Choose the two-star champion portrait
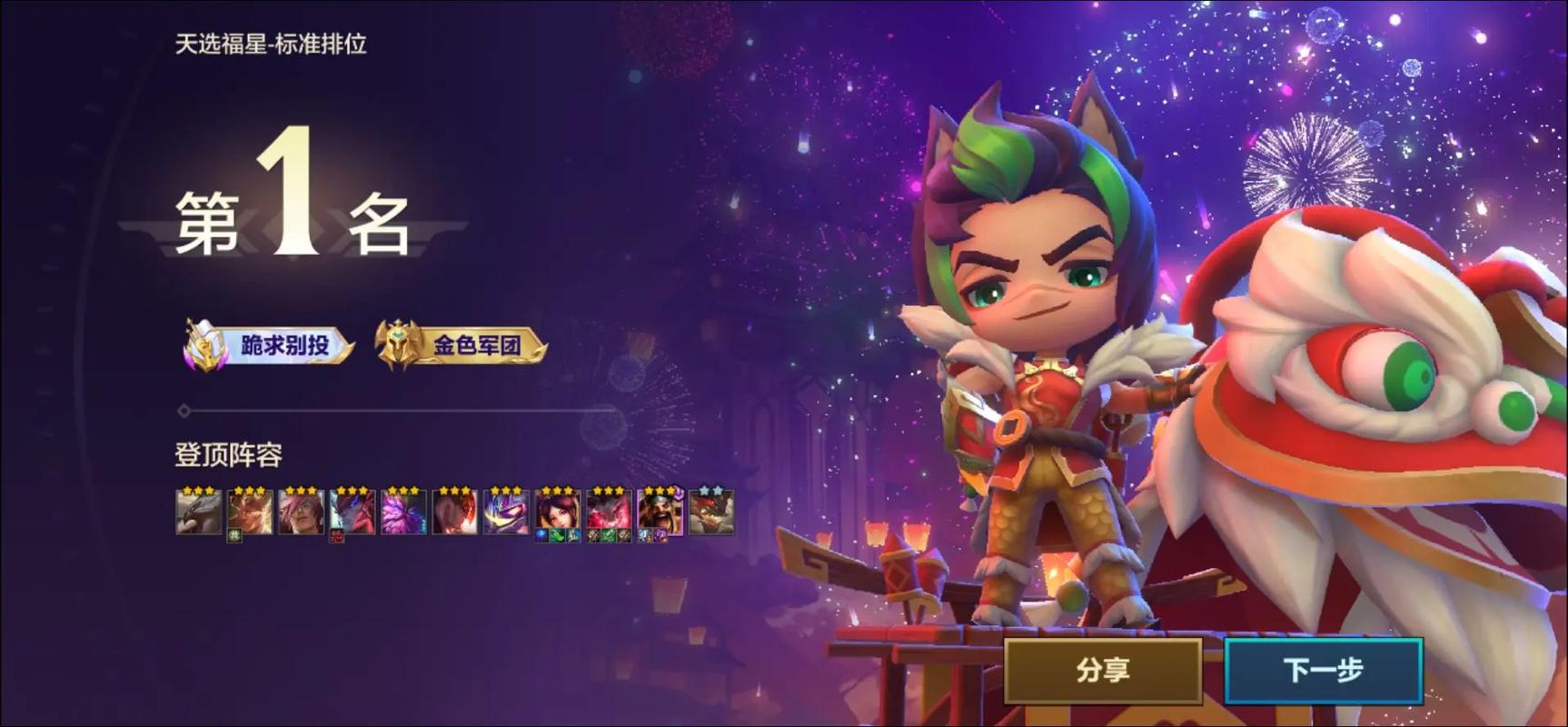 [x=711, y=512]
